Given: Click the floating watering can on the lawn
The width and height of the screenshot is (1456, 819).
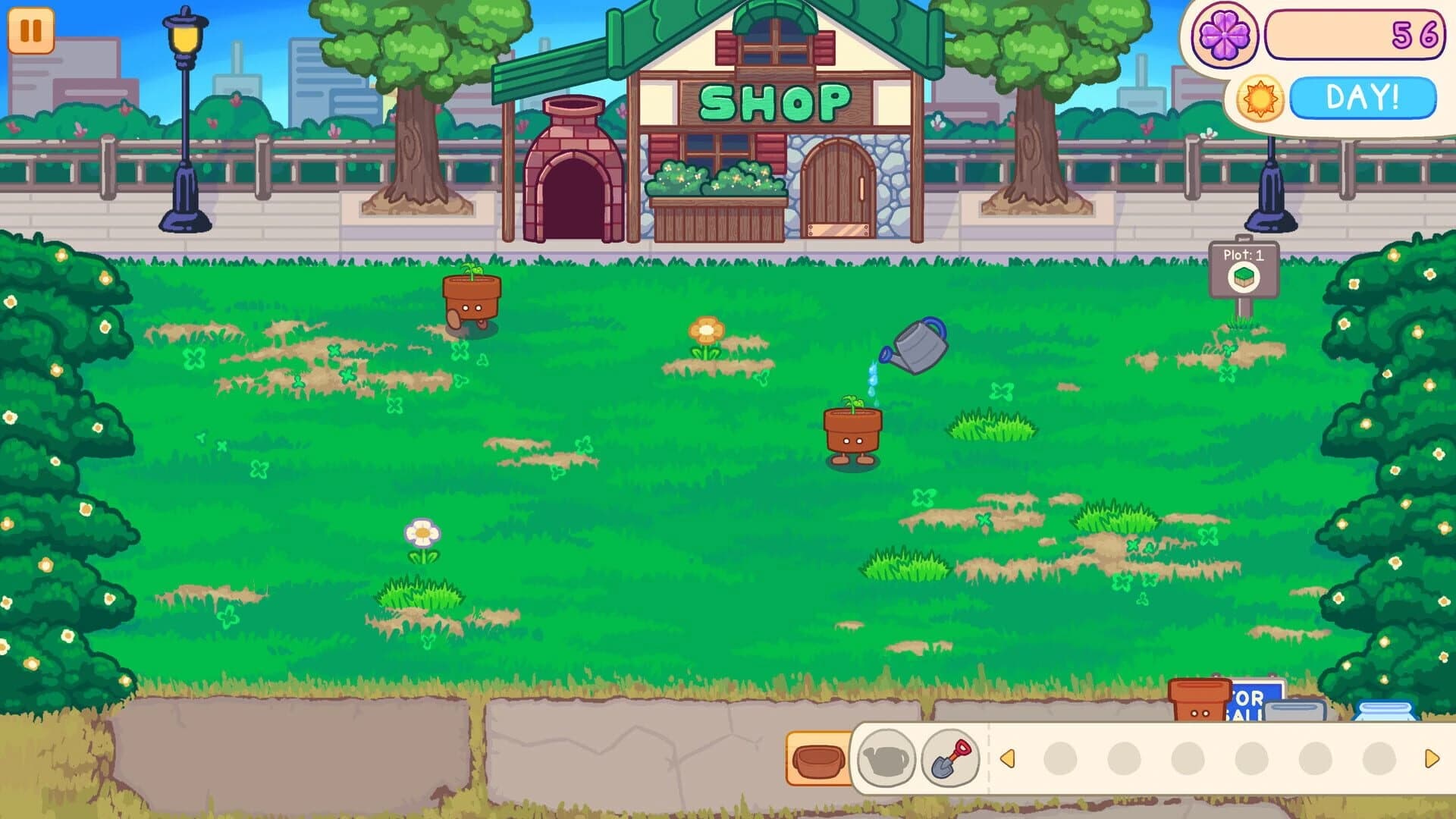Looking at the screenshot, I should [916, 345].
